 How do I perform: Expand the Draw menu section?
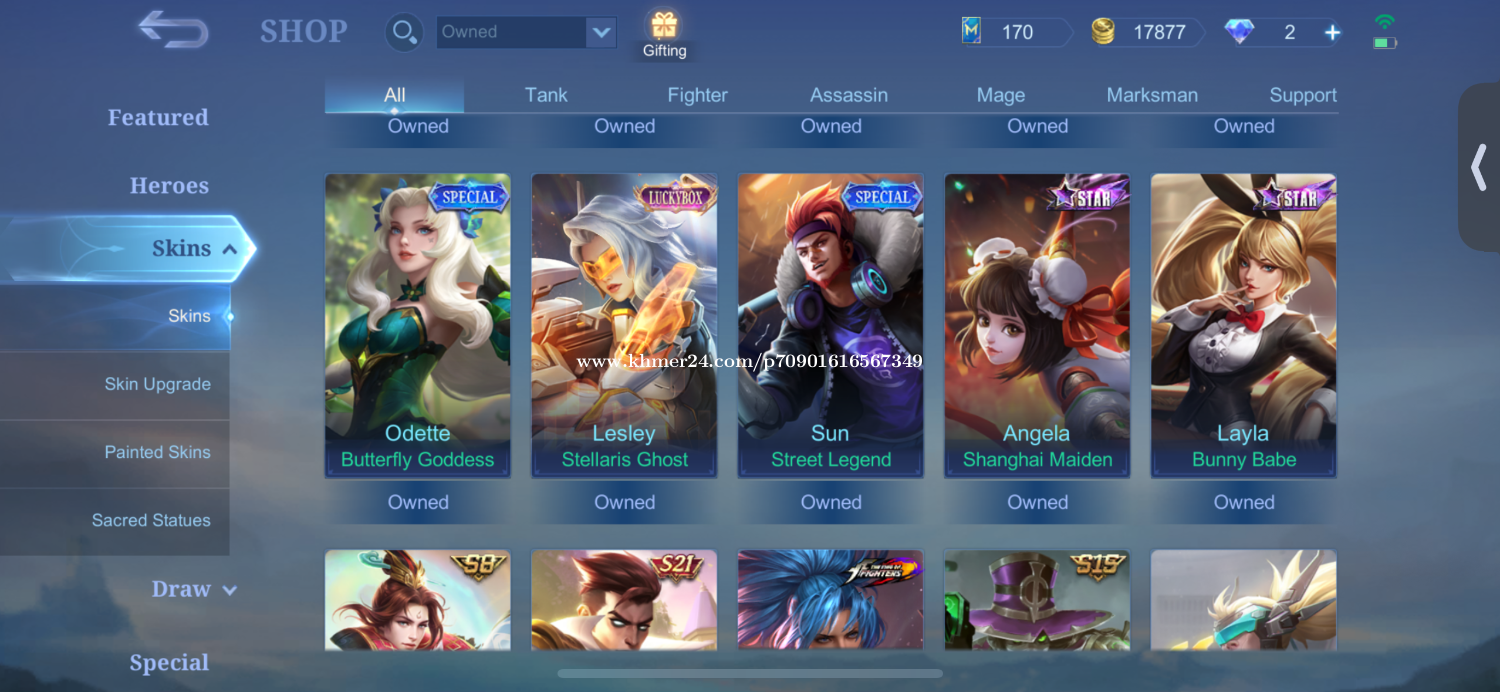[193, 589]
